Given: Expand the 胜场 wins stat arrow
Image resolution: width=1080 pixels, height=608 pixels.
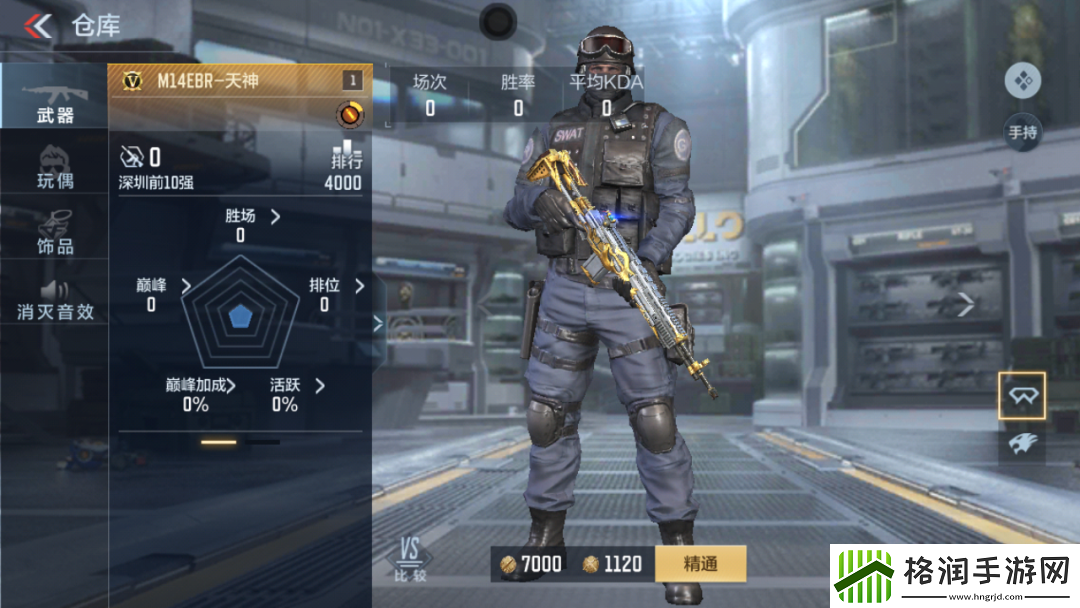Looking at the screenshot, I should [x=275, y=216].
